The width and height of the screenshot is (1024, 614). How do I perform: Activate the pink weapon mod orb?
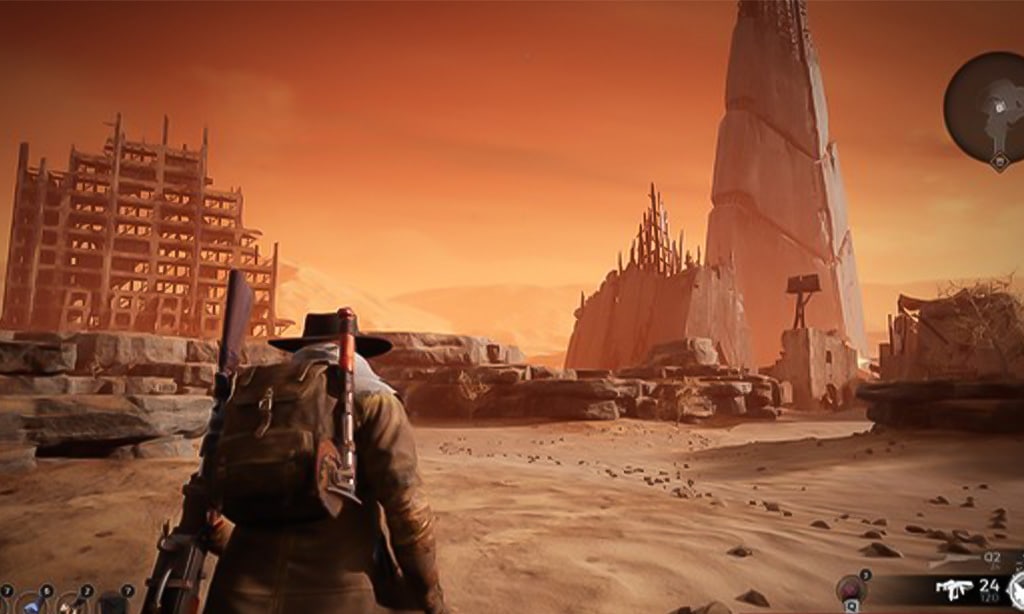pyautogui.click(x=851, y=590)
